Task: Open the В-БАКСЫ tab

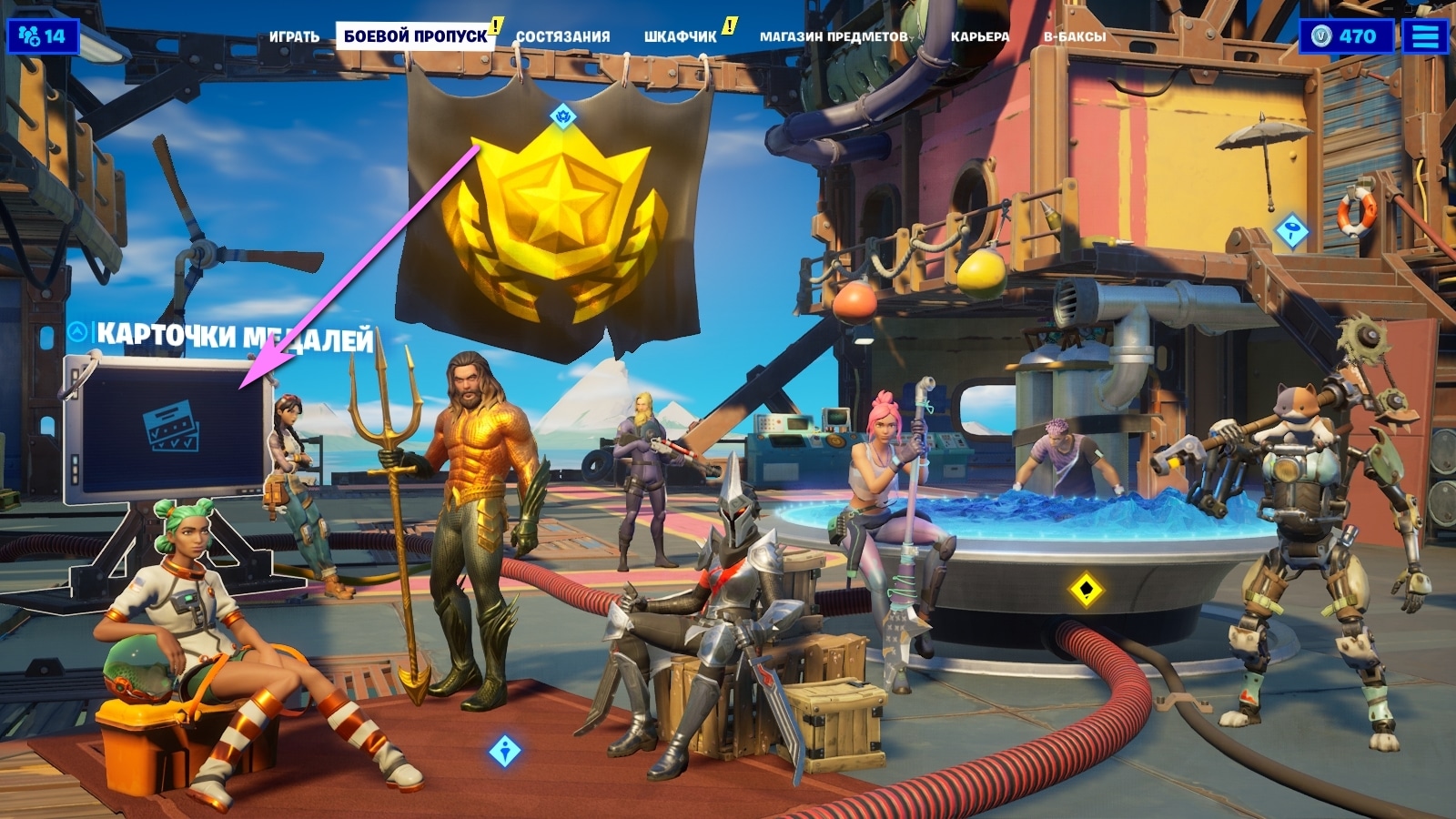Action: point(1074,36)
